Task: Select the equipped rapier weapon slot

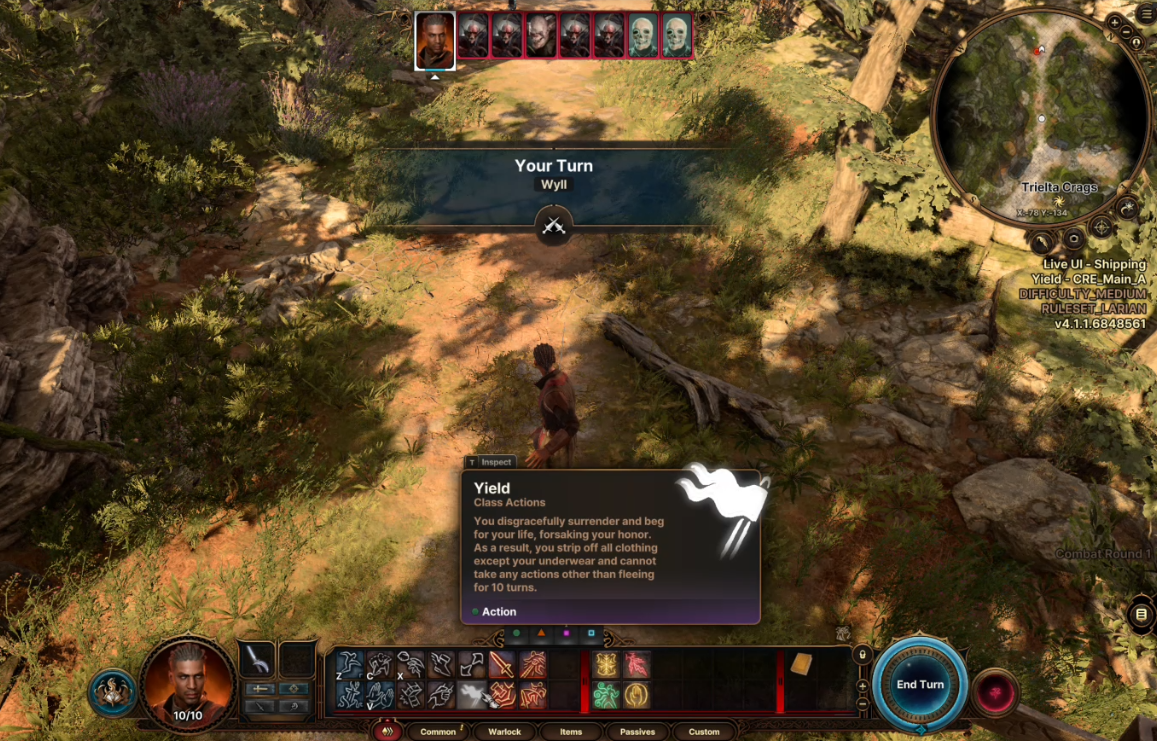Action: [x=257, y=659]
